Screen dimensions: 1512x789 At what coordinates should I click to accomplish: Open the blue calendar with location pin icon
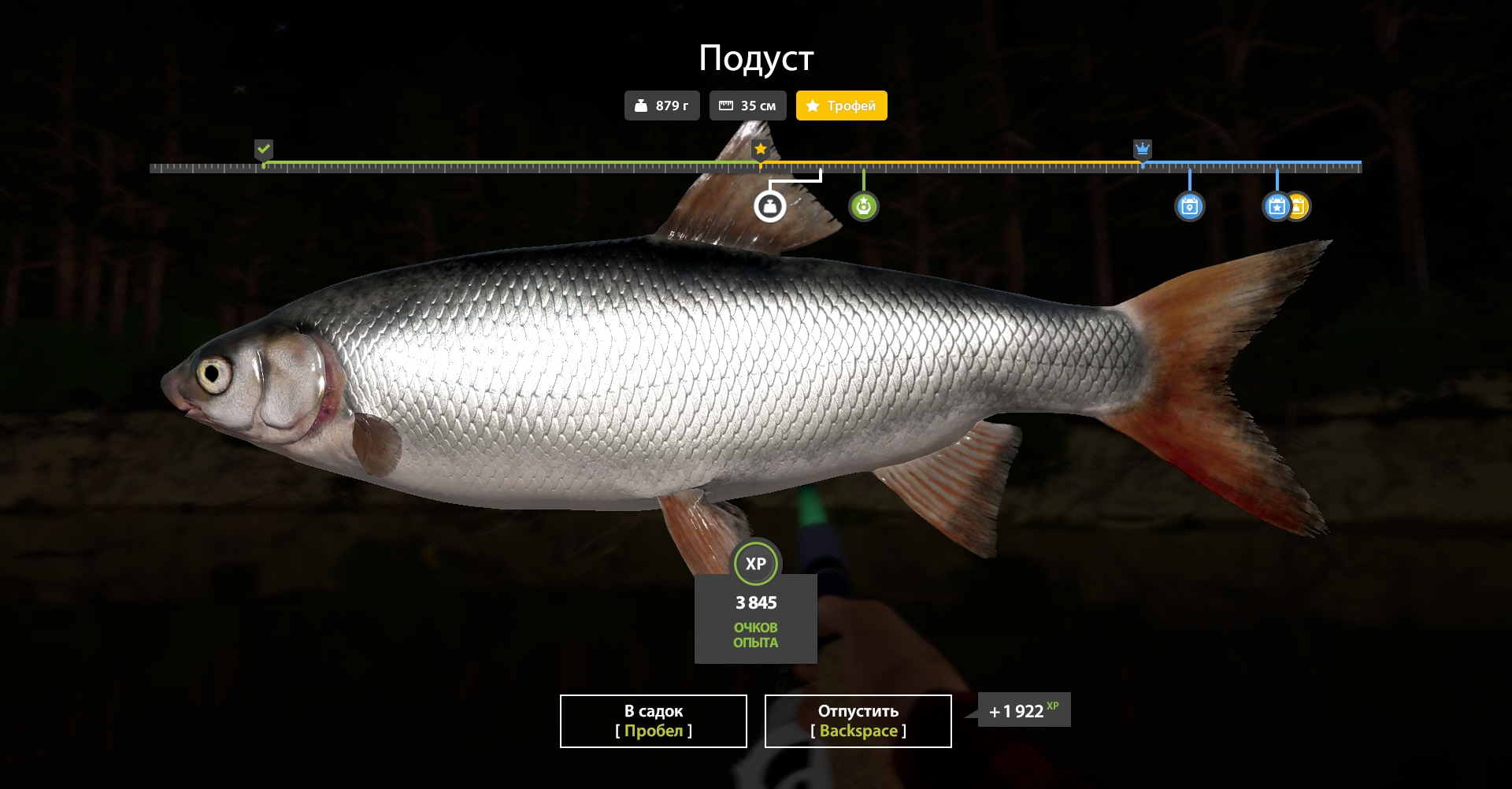(x=1191, y=206)
